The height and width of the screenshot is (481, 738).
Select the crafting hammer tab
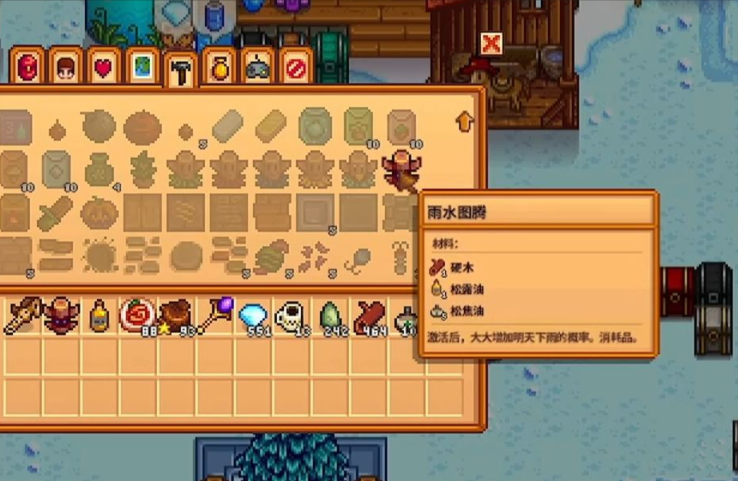180,70
